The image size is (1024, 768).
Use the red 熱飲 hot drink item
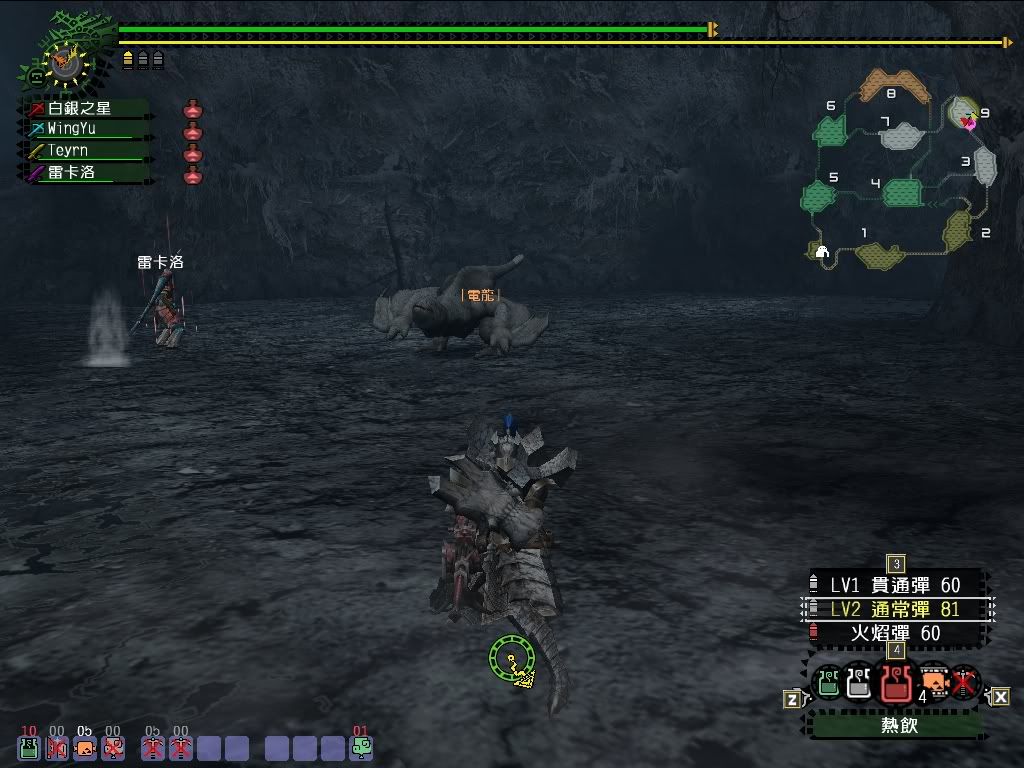coord(895,682)
